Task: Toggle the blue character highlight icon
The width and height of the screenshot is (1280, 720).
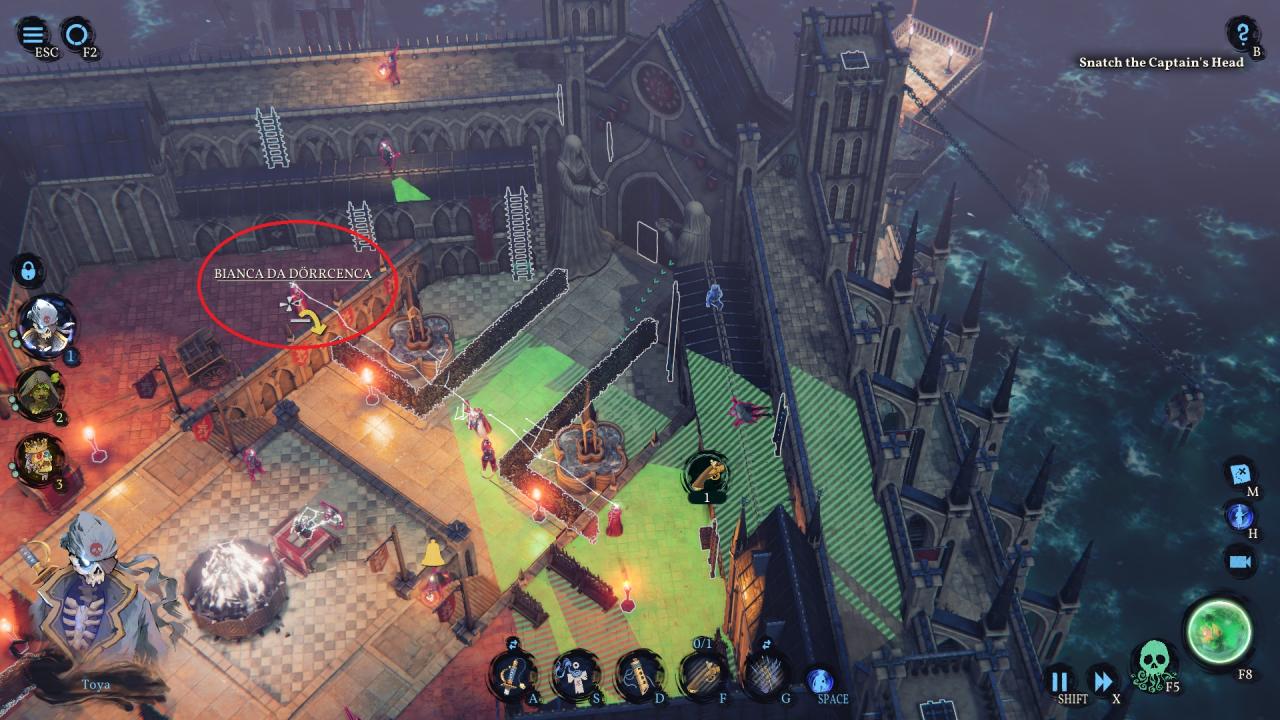Action: tap(1240, 516)
